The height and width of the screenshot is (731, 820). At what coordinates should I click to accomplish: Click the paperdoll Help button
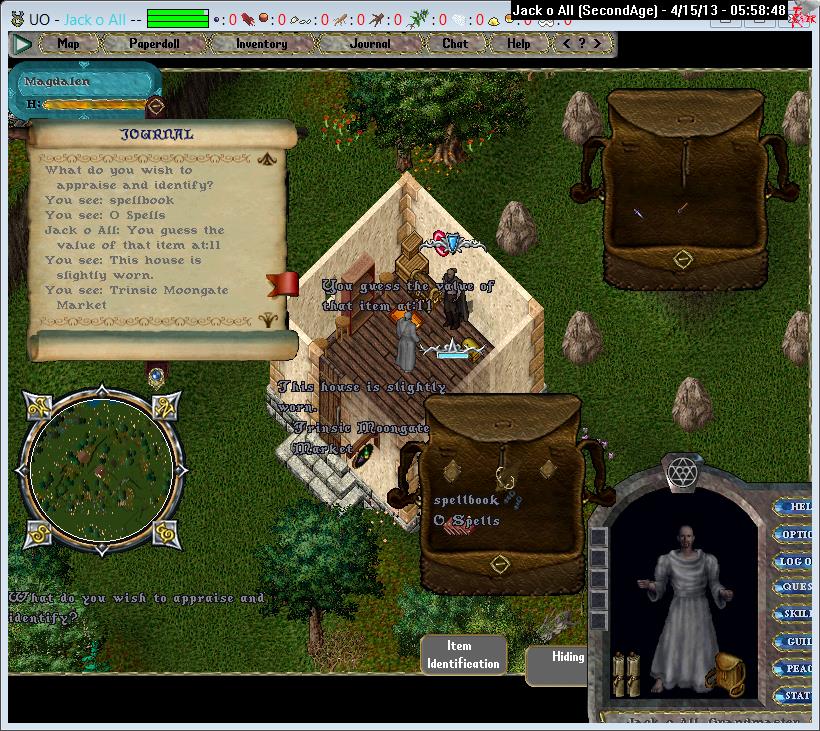coord(797,507)
